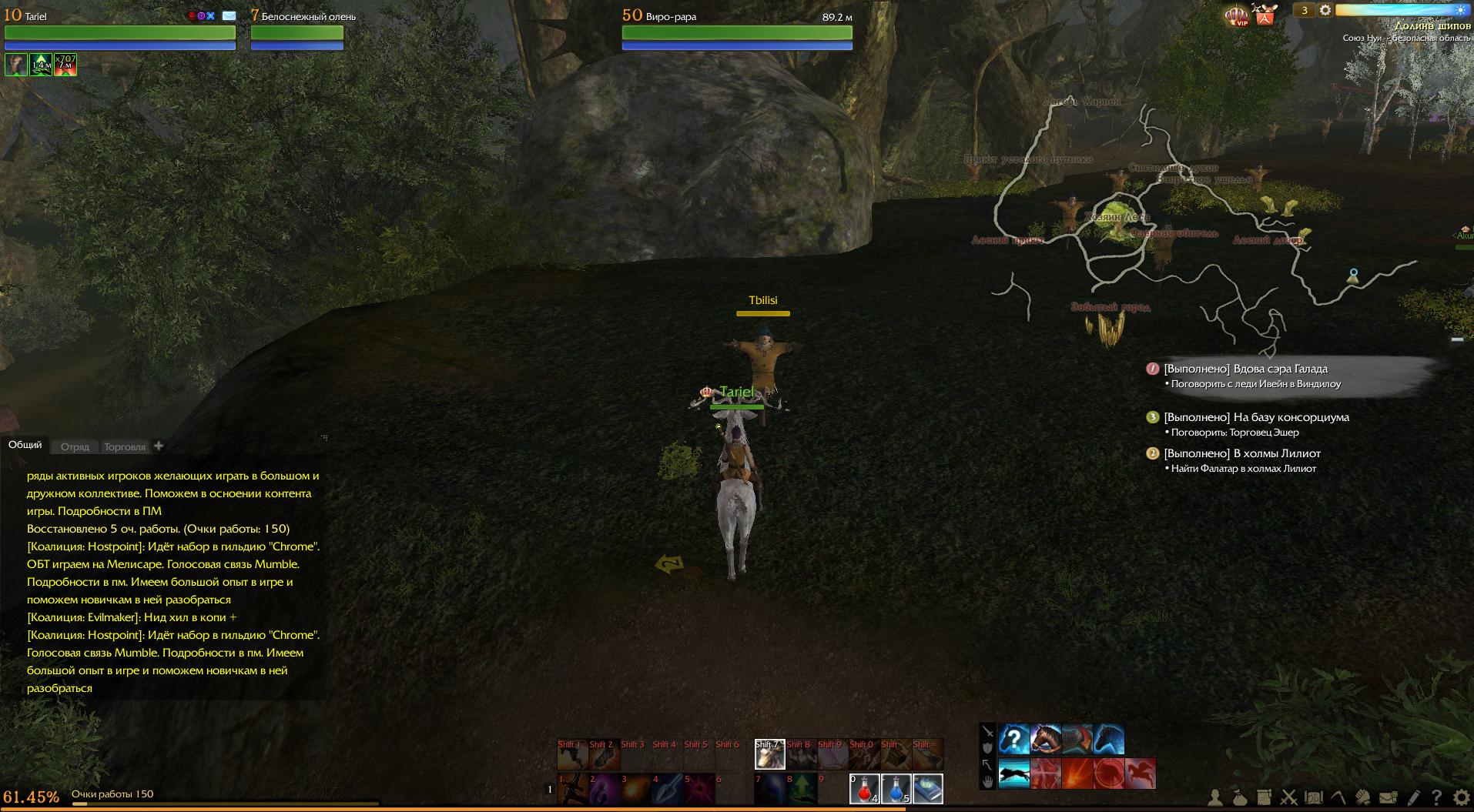This screenshot has width=1474, height=812.
Task: Click the help question mark icon
Action: point(1437,798)
